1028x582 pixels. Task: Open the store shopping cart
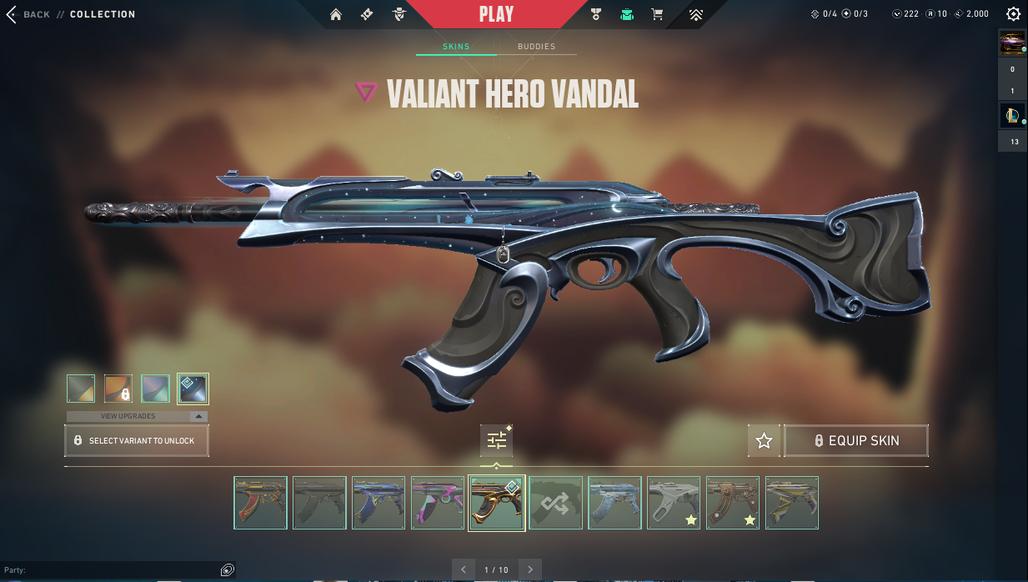657,14
